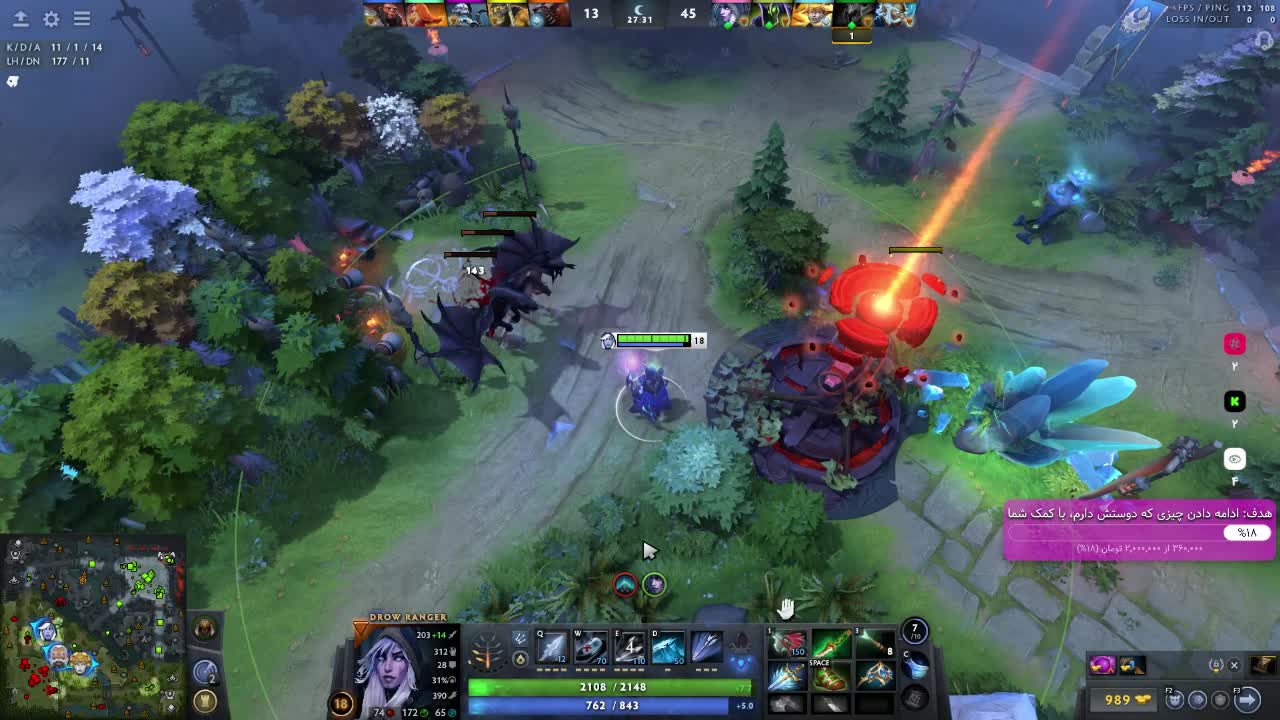This screenshot has width=1280, height=720.
Task: Cast the Gust ability
Action: pos(591,649)
